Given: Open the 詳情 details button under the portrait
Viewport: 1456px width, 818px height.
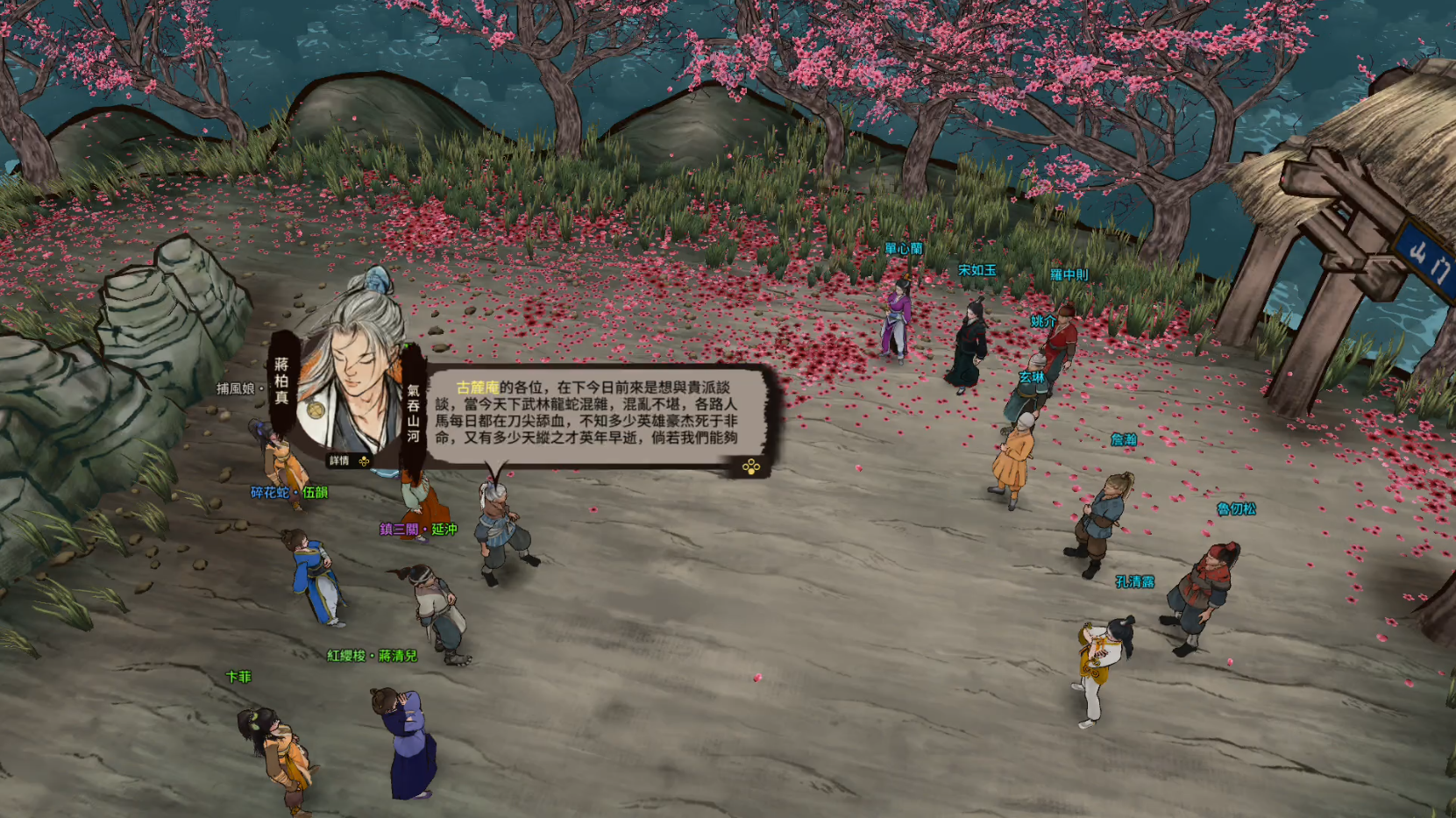Looking at the screenshot, I should (x=348, y=460).
